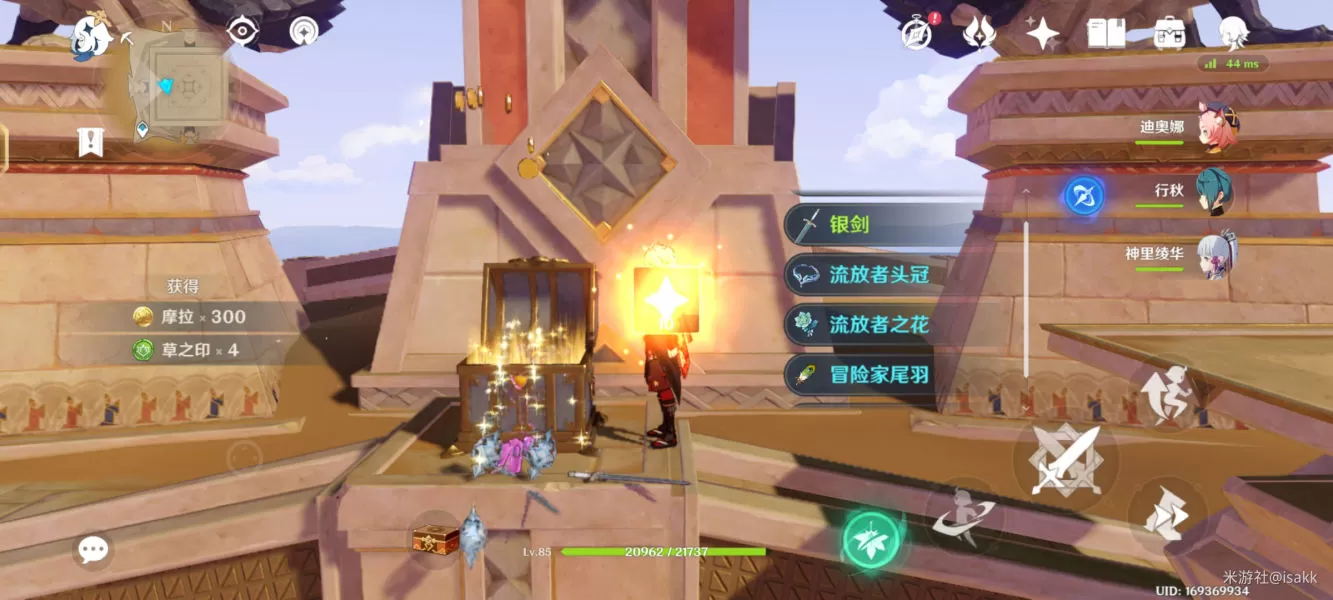Open the minimap
The width and height of the screenshot is (1333, 600).
pos(183,85)
